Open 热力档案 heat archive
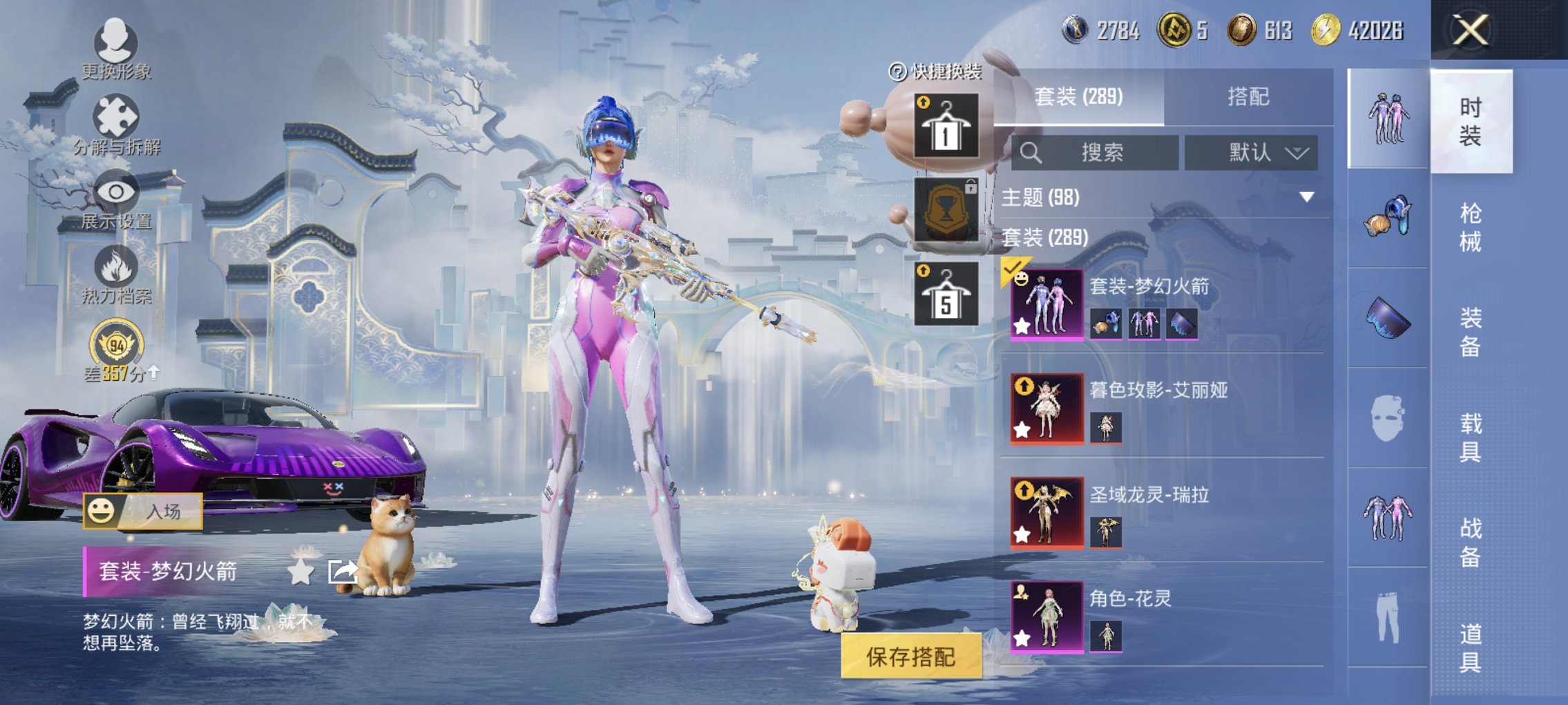This screenshot has height=705, width=1568. (116, 276)
